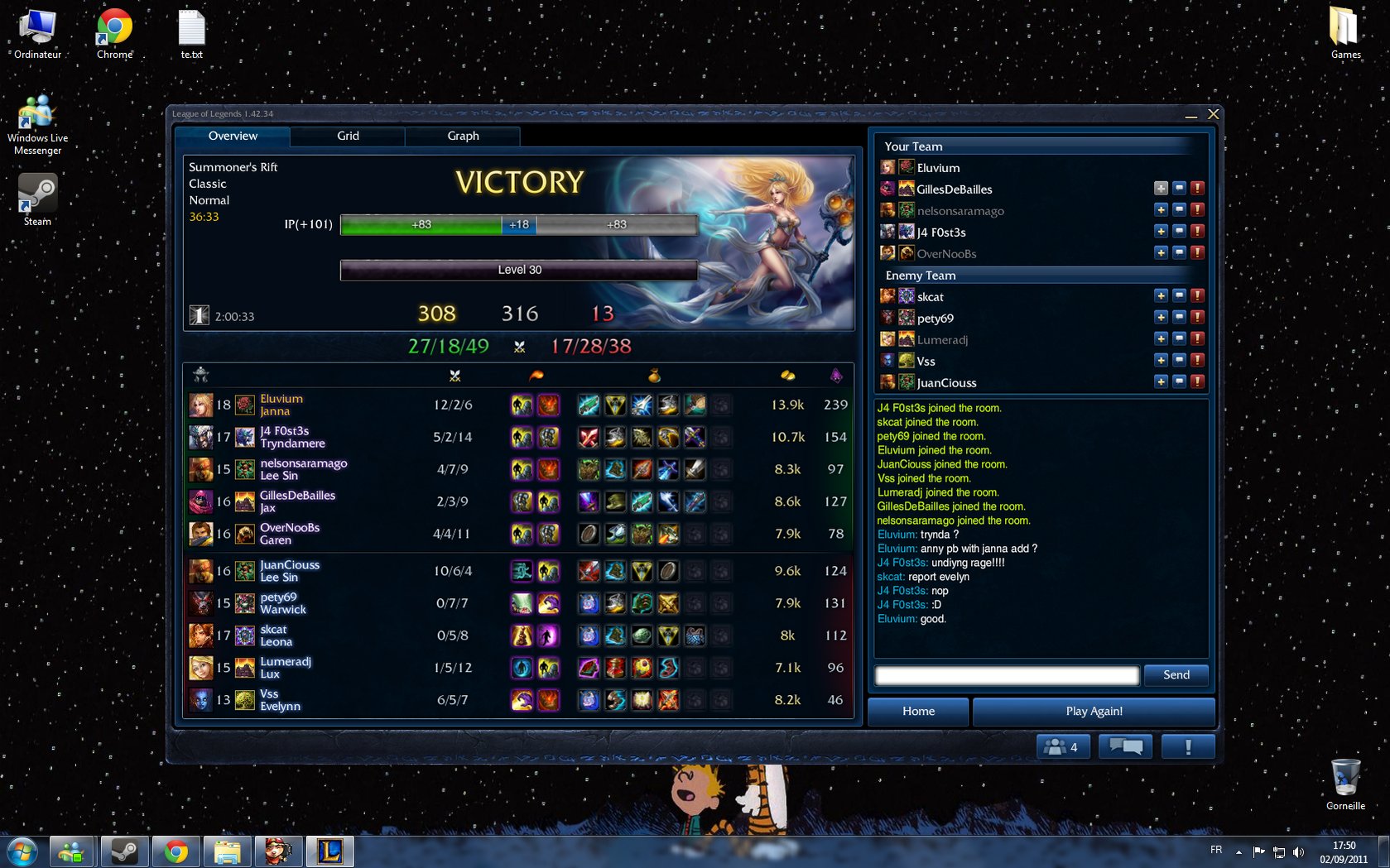1390x868 pixels.
Task: Click the Send chat button
Action: (x=1176, y=674)
